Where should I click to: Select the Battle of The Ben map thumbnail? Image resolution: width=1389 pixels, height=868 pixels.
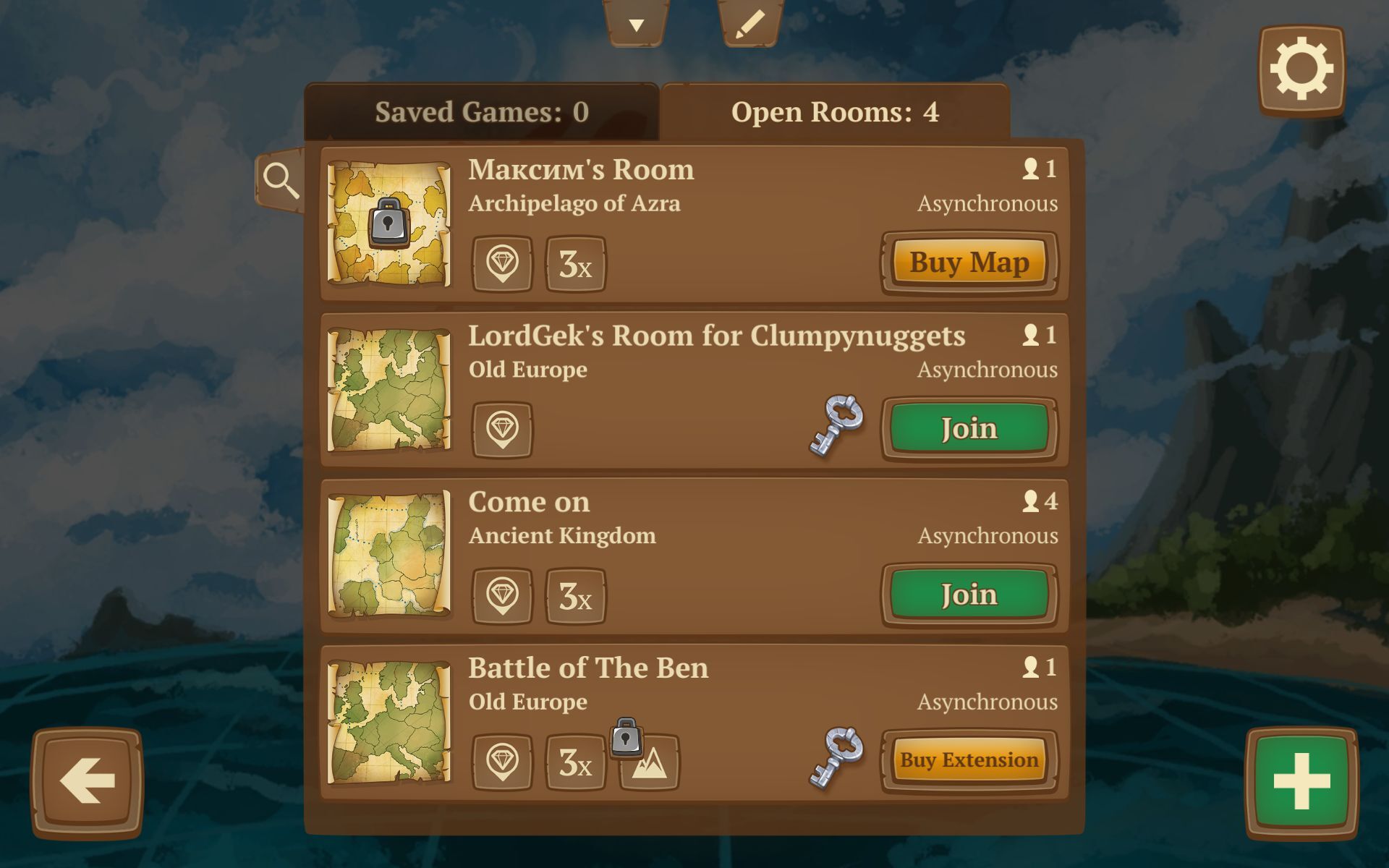point(389,721)
